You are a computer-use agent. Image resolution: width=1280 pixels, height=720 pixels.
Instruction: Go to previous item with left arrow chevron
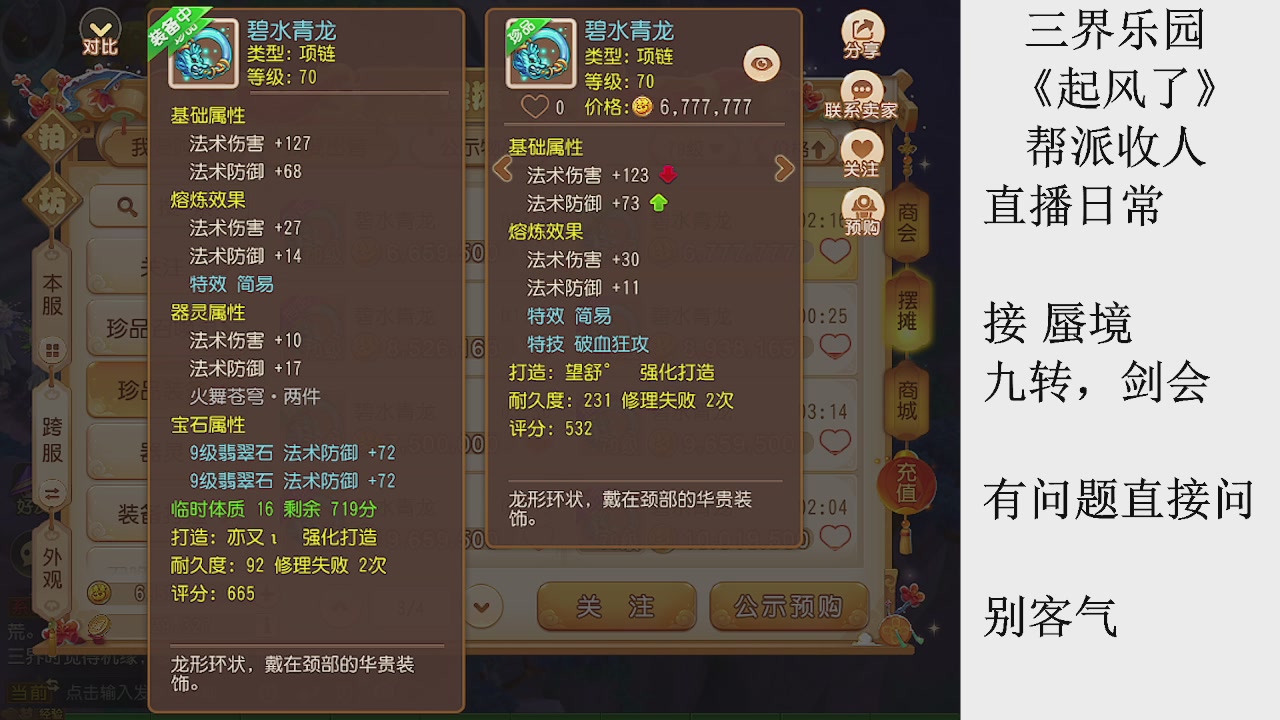502,168
